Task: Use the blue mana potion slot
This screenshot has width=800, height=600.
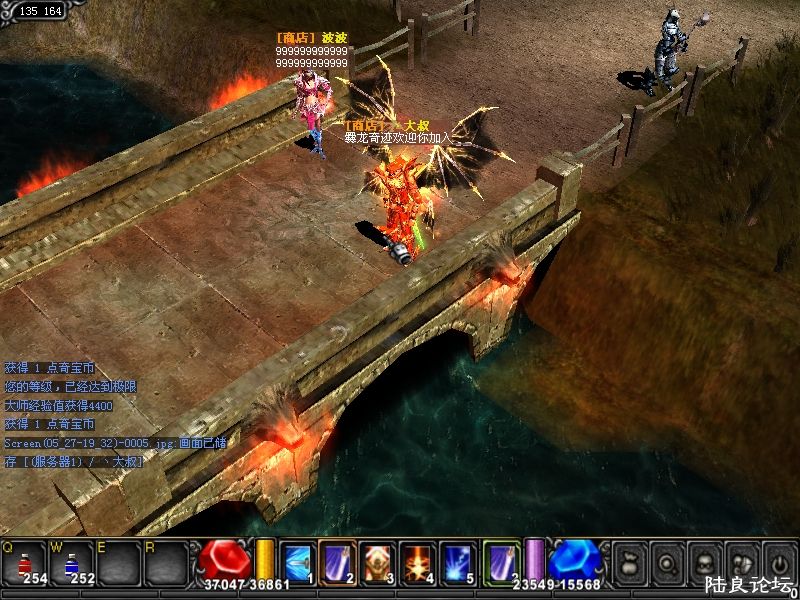Action: click(72, 563)
